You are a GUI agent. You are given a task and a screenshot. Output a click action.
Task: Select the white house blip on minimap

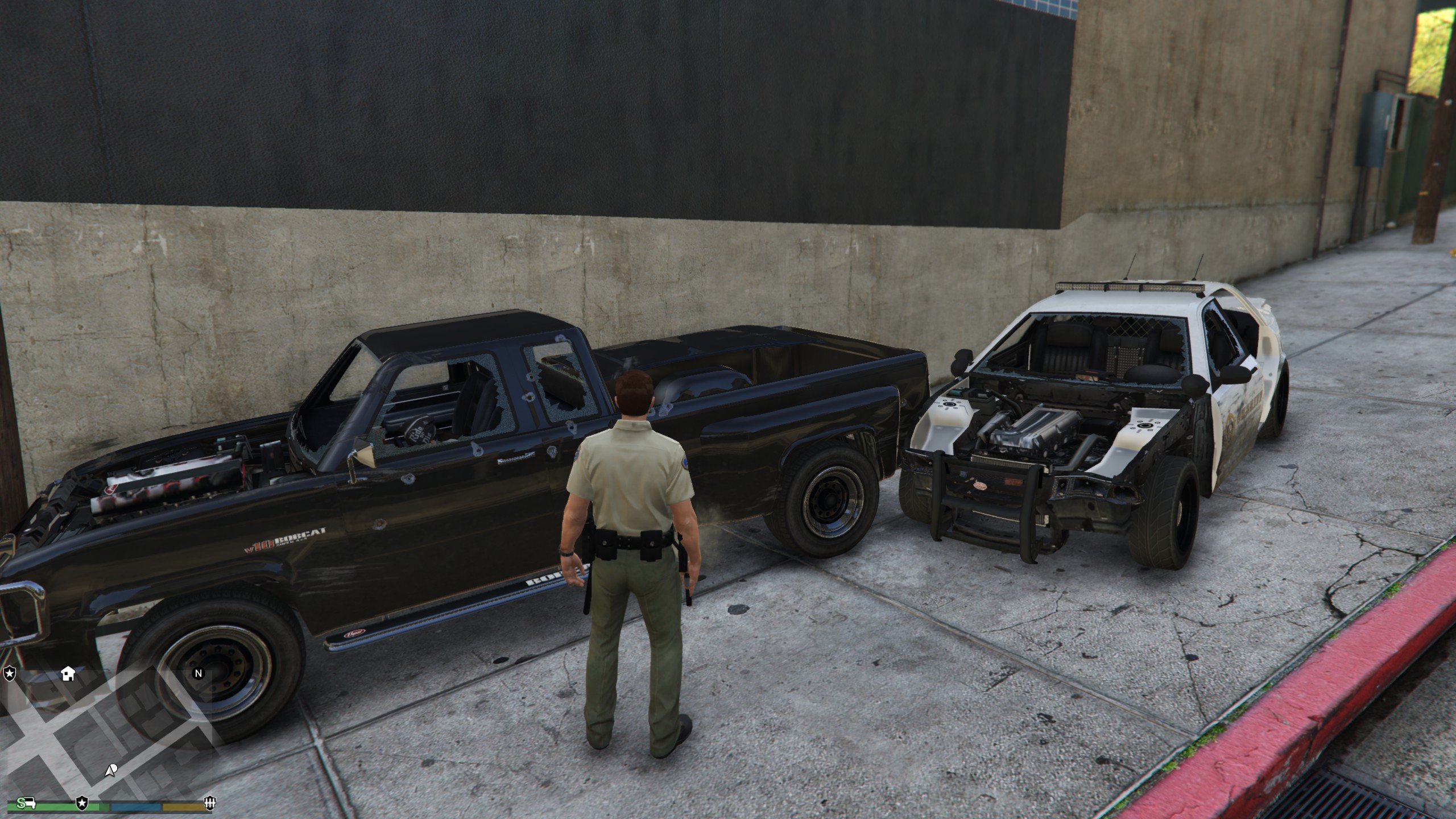tap(68, 674)
